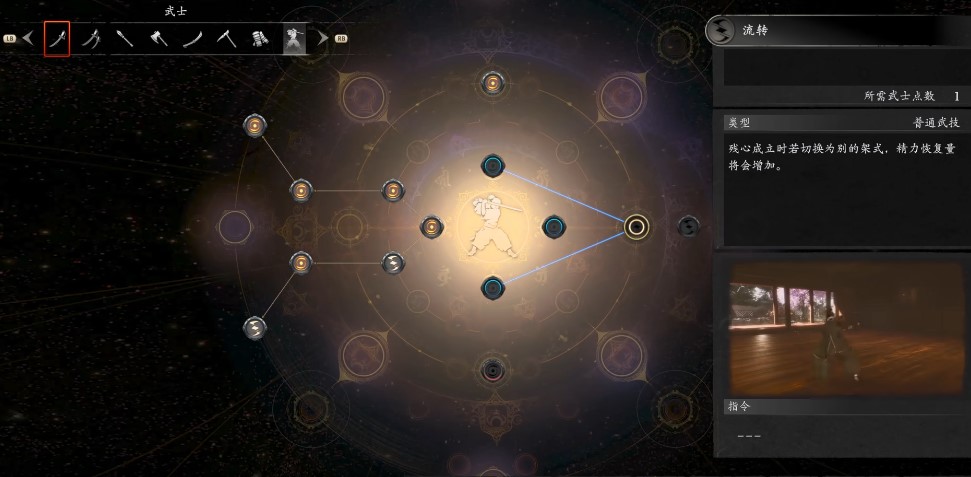This screenshot has width=971, height=477.
Task: Select the red-outlined katana weapon tab
Action: 57,40
